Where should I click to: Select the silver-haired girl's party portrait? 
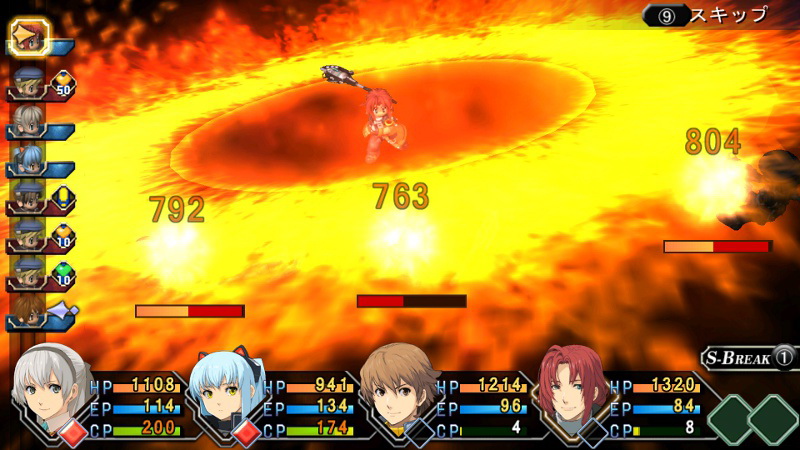[50, 383]
